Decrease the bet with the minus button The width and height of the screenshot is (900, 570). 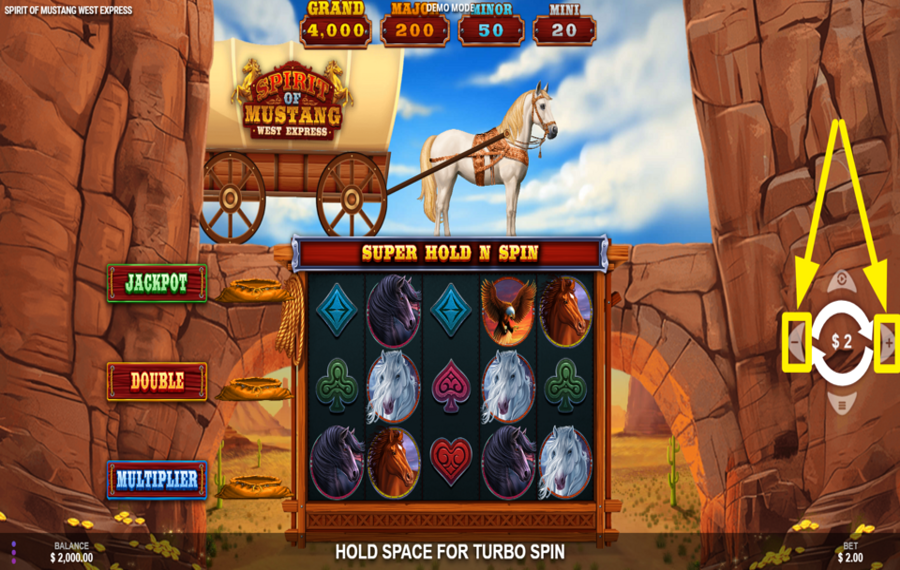point(796,343)
